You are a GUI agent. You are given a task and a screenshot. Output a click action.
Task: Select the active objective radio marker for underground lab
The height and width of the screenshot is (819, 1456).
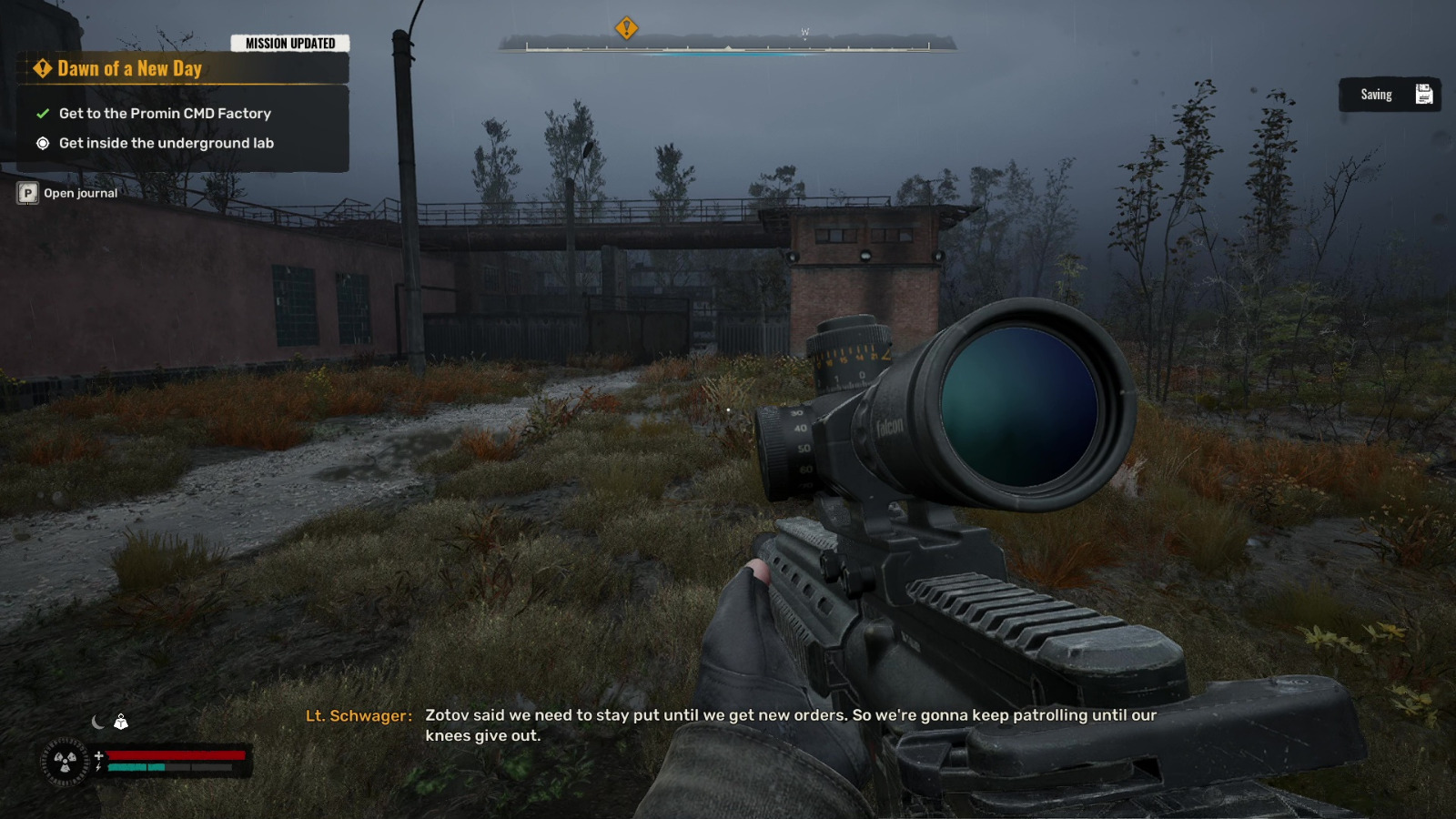[x=41, y=143]
